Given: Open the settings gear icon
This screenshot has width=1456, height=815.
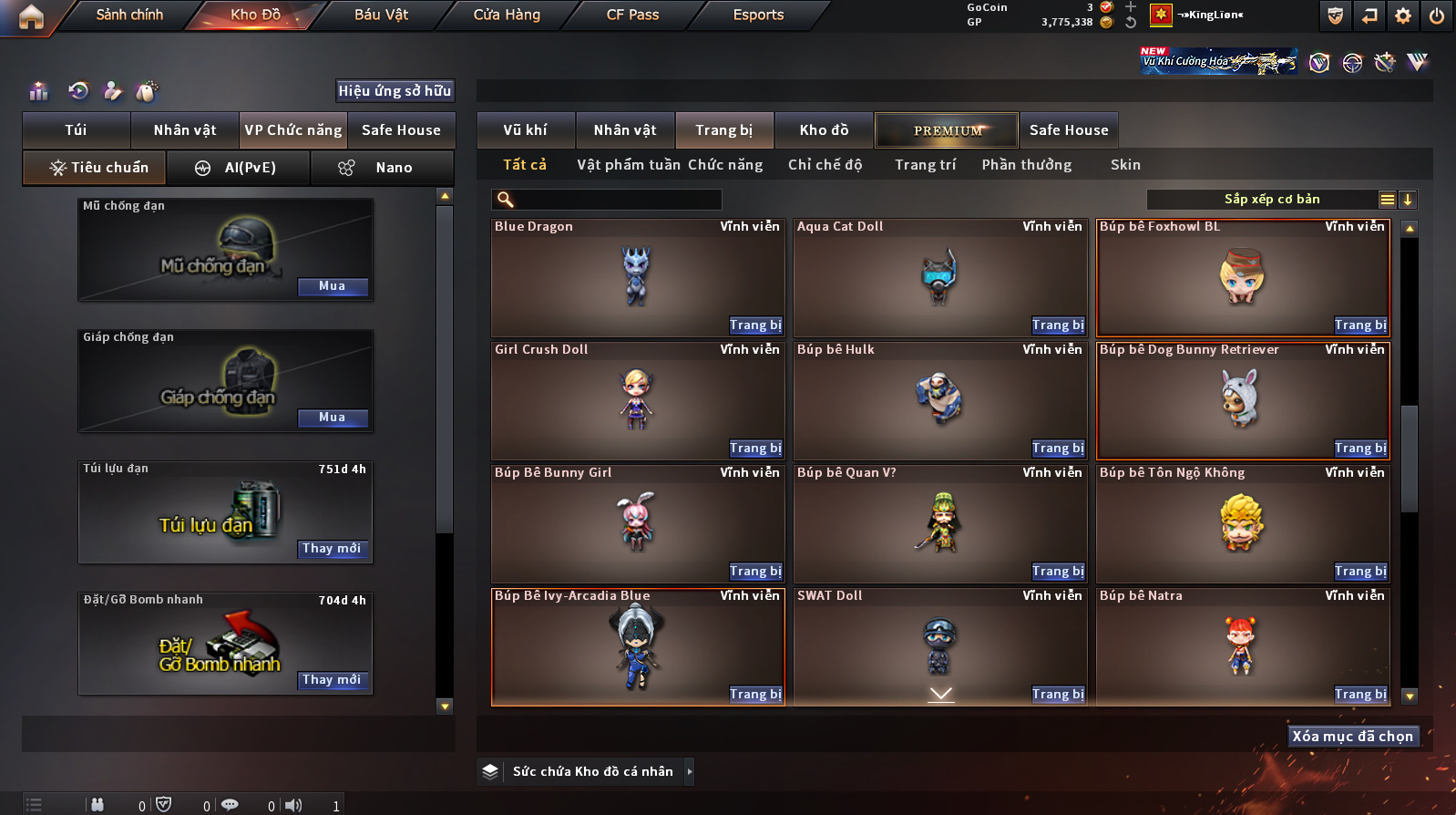Looking at the screenshot, I should point(1403,15).
